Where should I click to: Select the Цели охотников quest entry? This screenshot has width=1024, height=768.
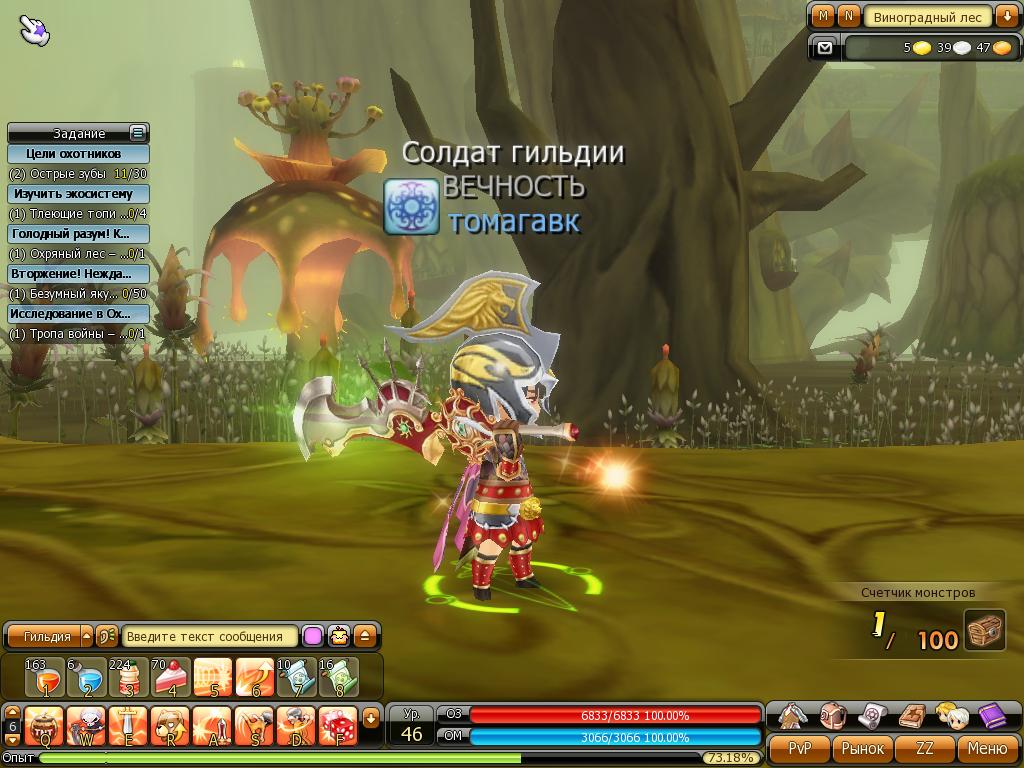79,154
